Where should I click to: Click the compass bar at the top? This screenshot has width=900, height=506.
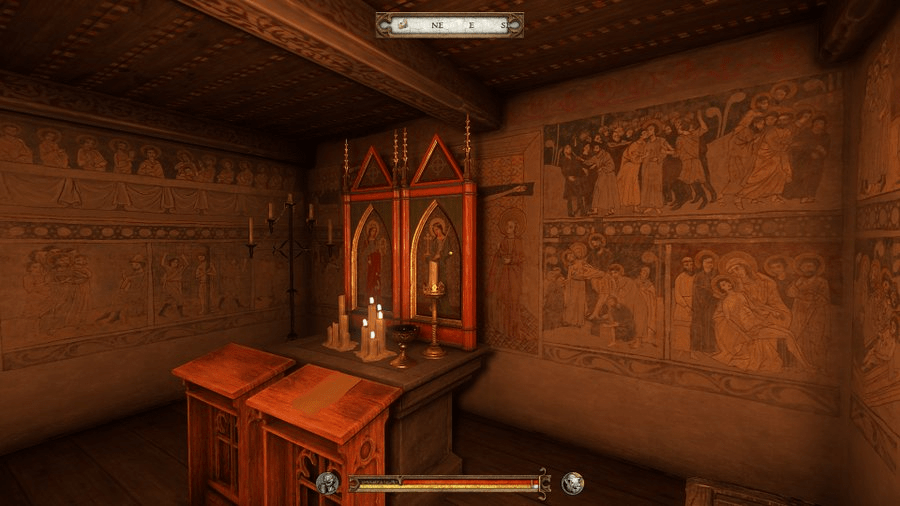tap(450, 24)
